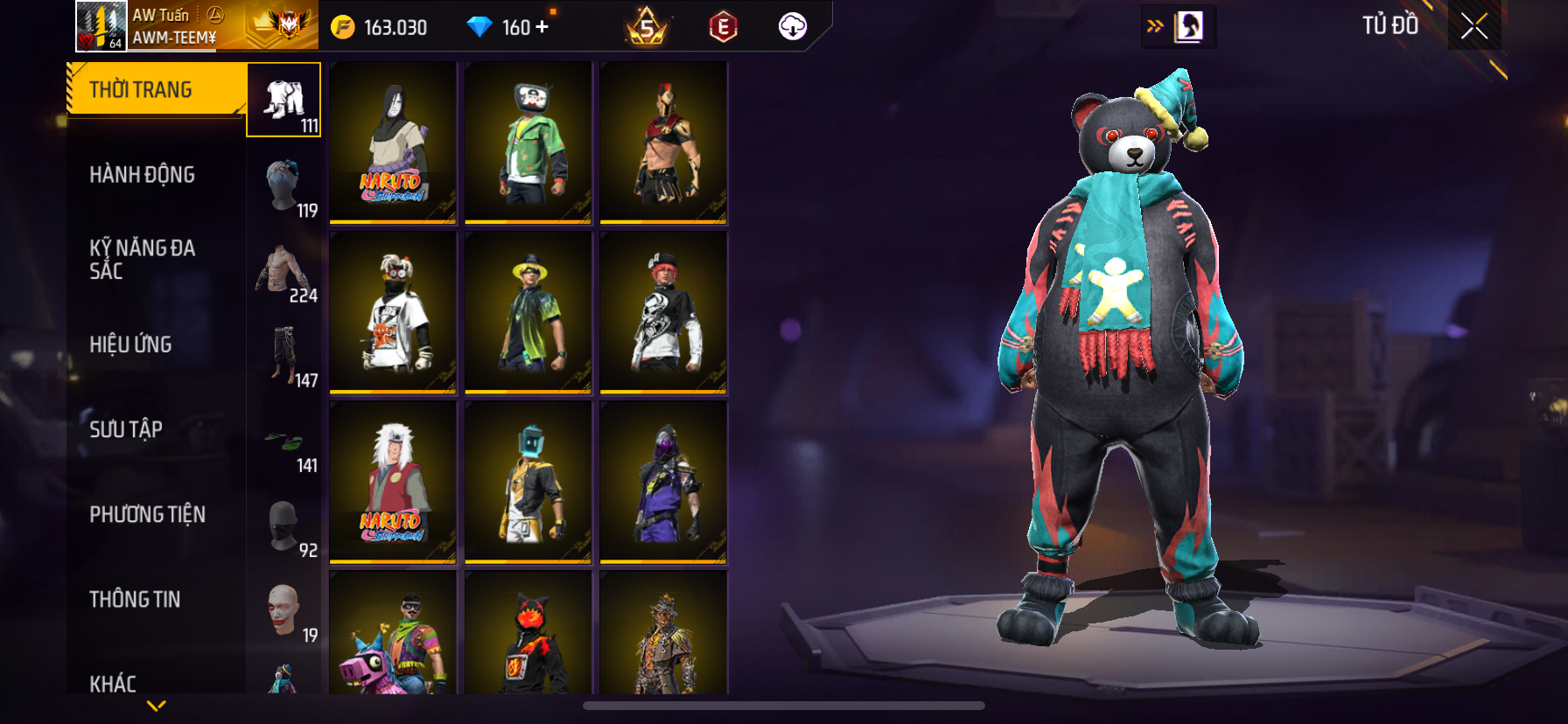Pick the Orochimaru Naruto outfit thumbnail

[x=393, y=143]
